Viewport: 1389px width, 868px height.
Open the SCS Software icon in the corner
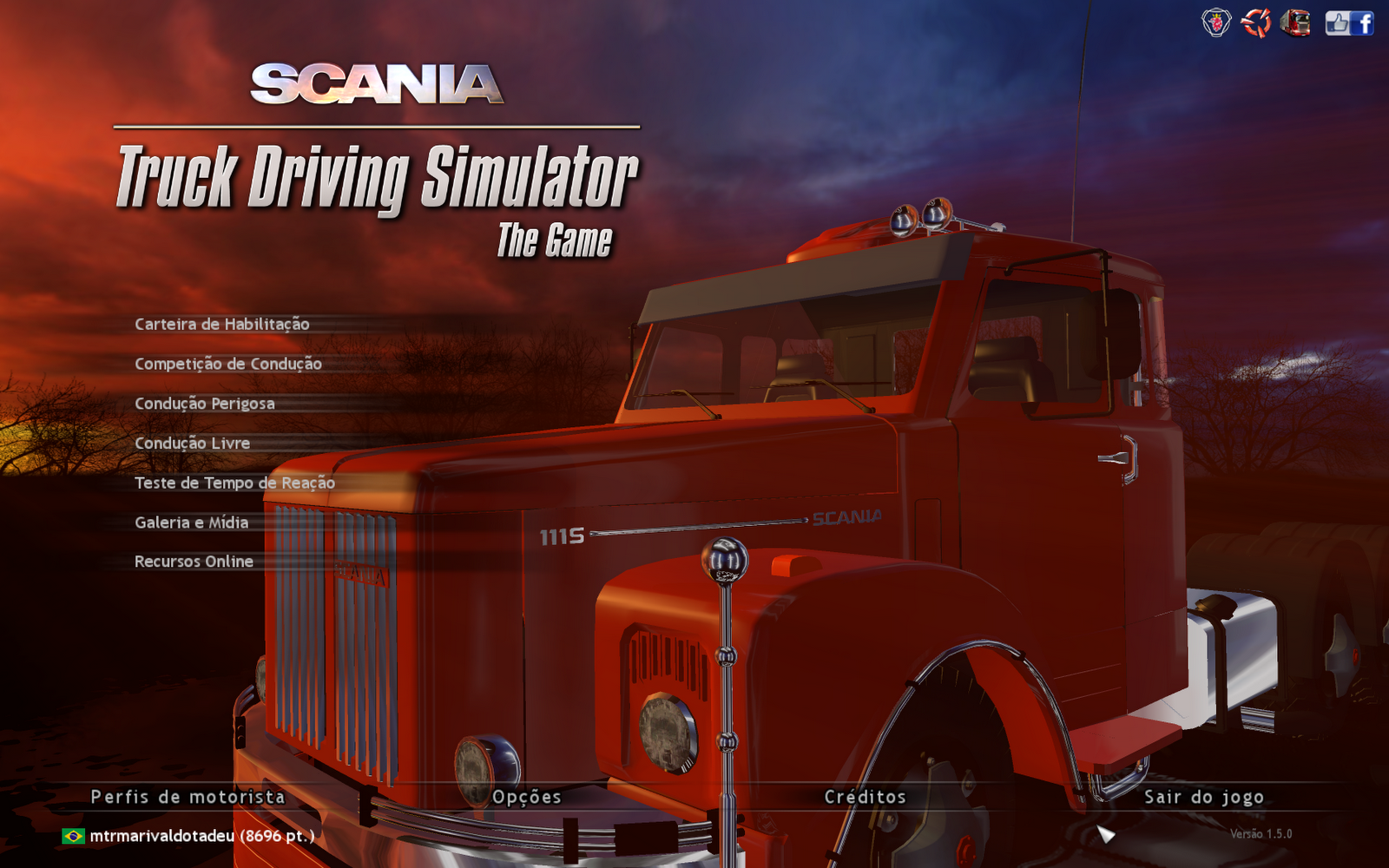click(1257, 23)
